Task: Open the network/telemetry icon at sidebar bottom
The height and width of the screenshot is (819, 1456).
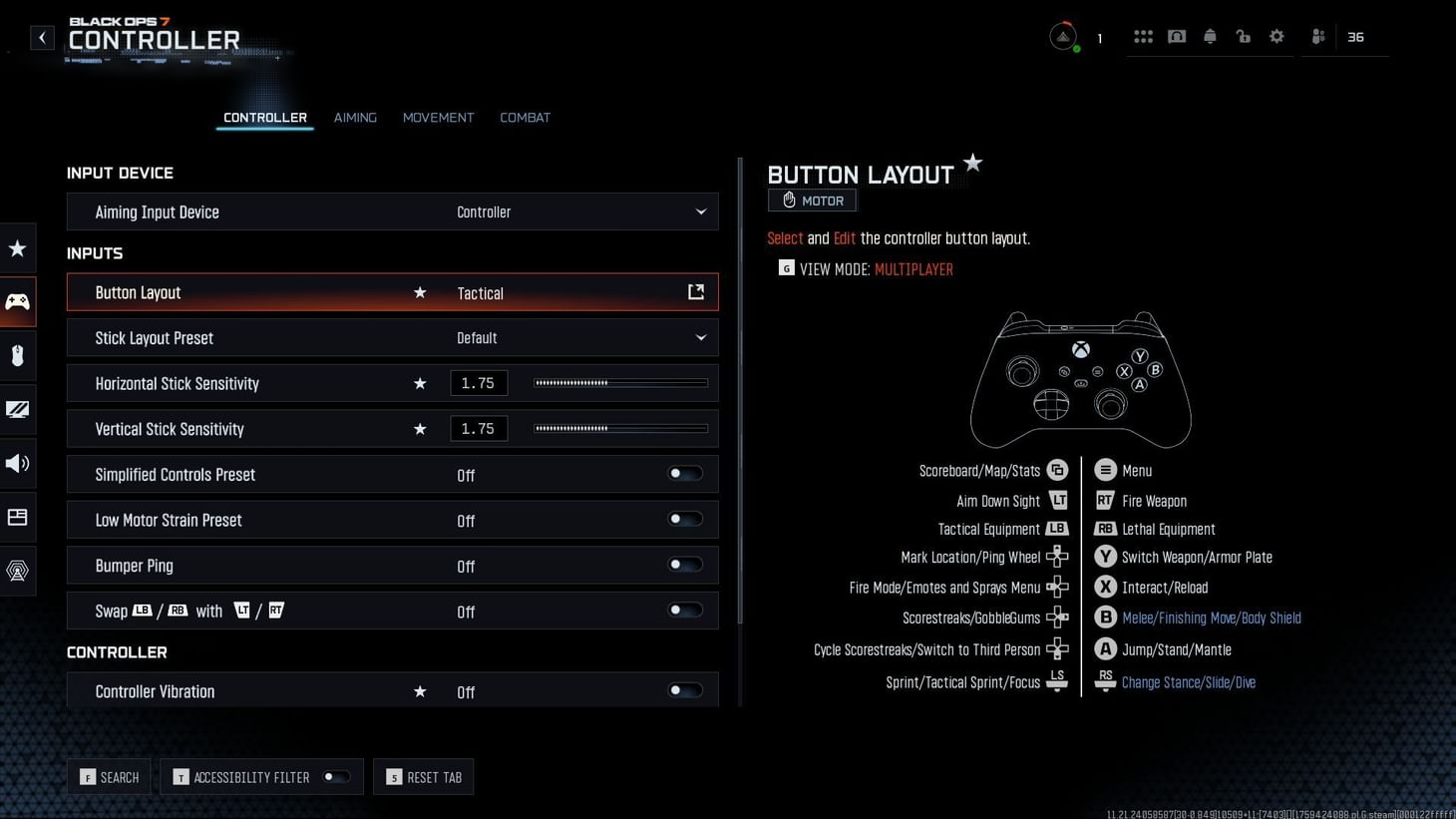Action: [17, 571]
